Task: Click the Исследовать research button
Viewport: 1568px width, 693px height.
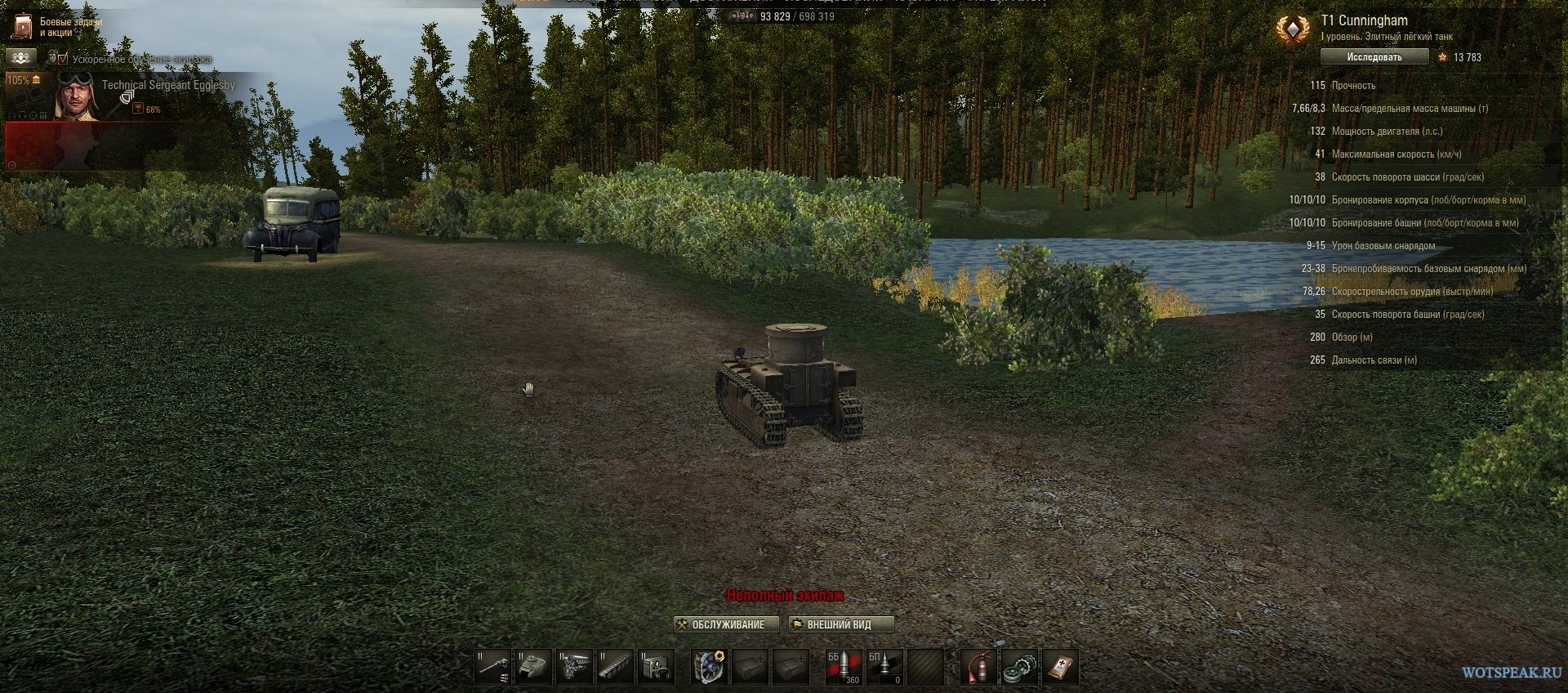Action: pyautogui.click(x=1374, y=57)
